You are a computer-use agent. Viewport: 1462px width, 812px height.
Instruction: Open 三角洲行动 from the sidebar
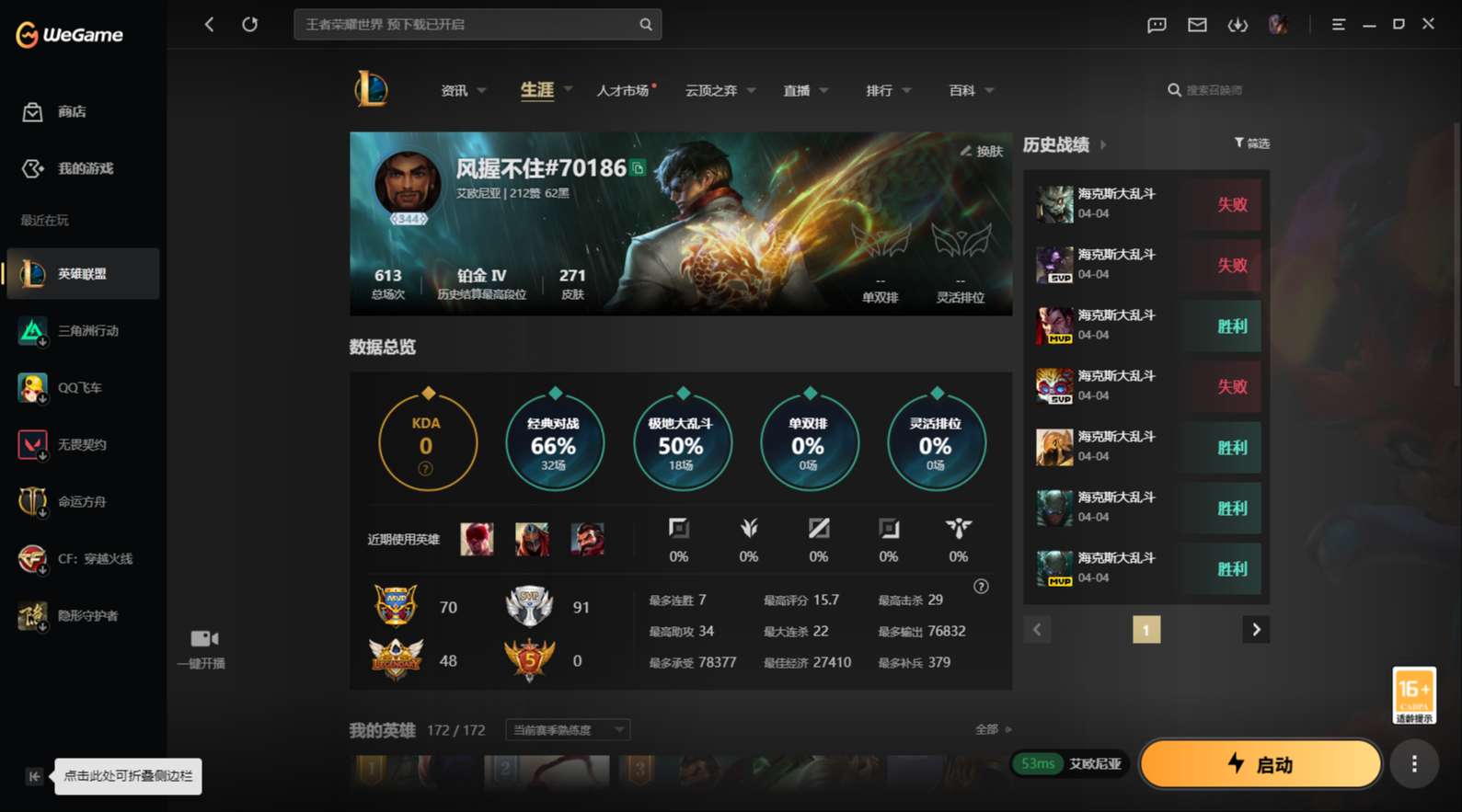tap(83, 331)
